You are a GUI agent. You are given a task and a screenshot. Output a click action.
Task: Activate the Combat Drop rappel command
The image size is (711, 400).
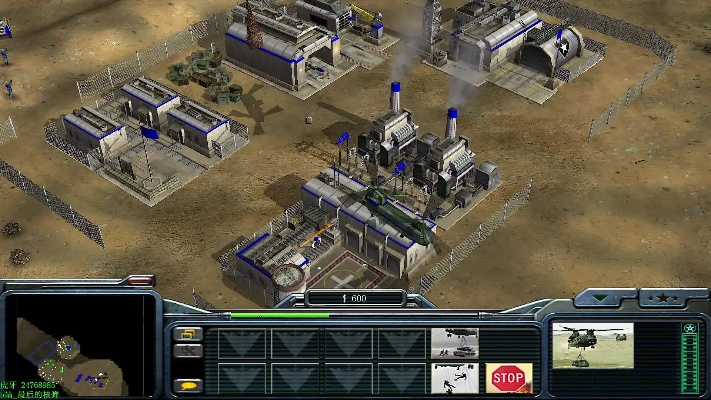tap(454, 378)
